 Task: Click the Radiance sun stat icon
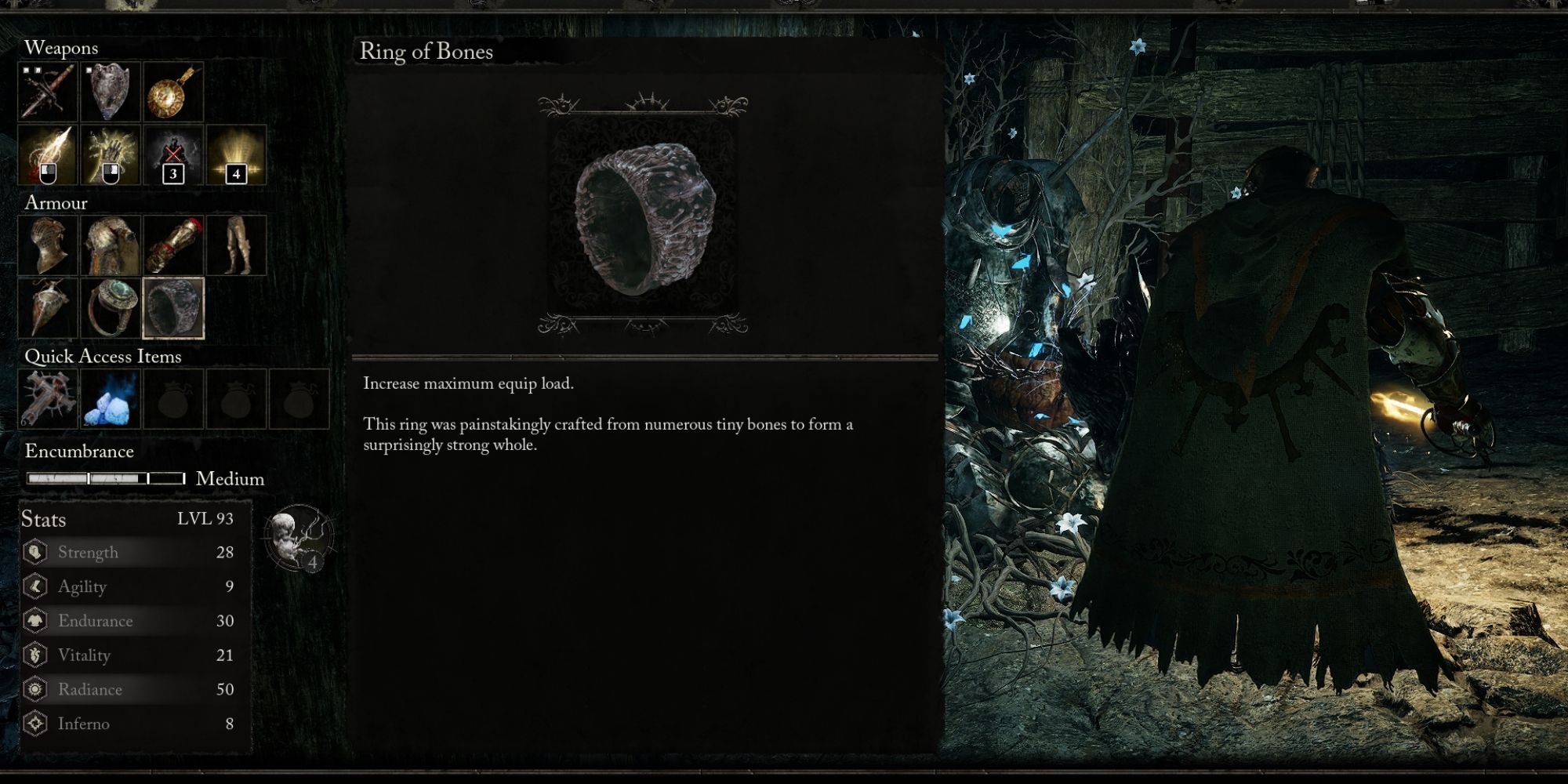34,689
